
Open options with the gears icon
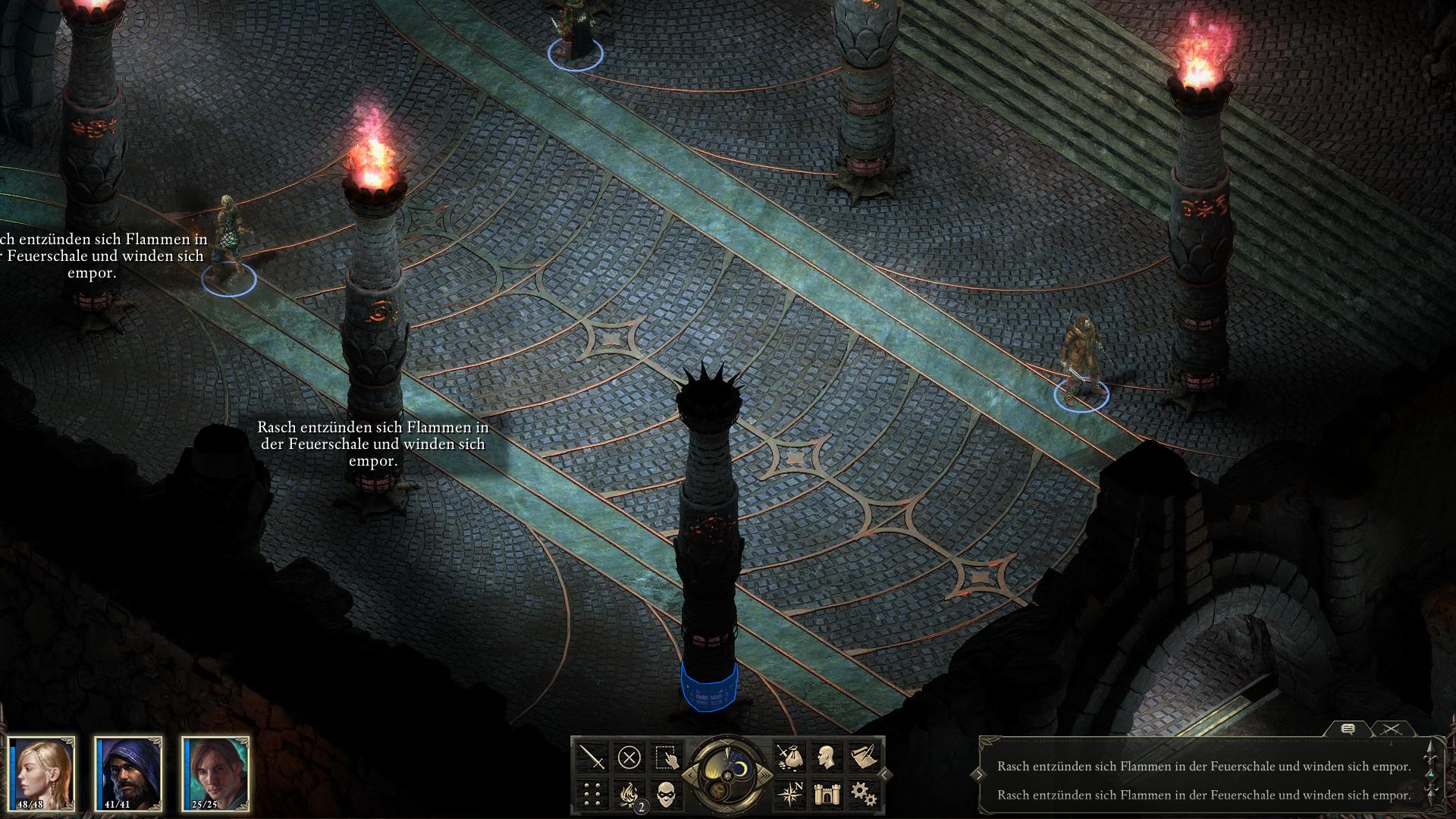coord(864,794)
